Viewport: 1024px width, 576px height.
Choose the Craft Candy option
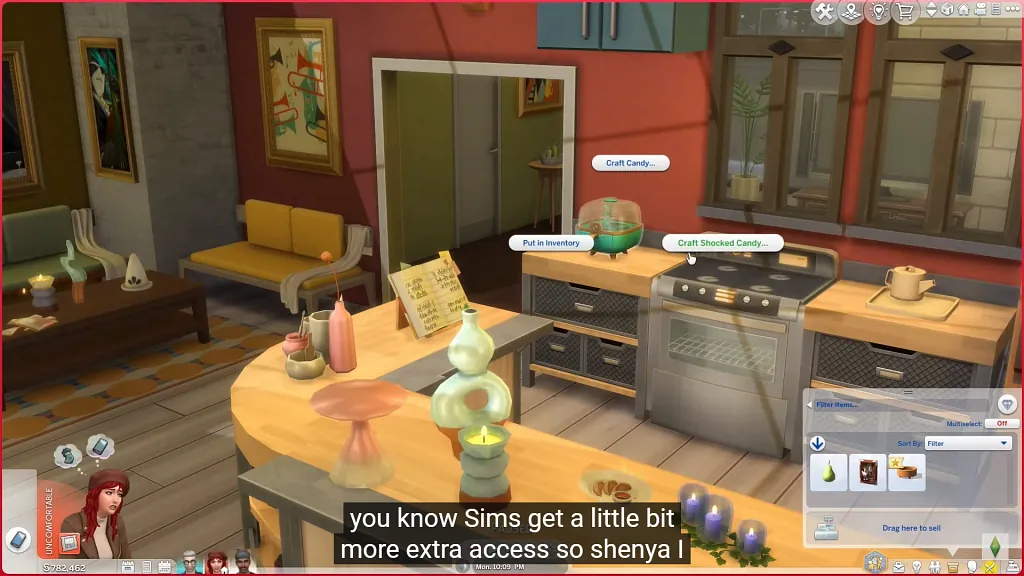(x=631, y=163)
